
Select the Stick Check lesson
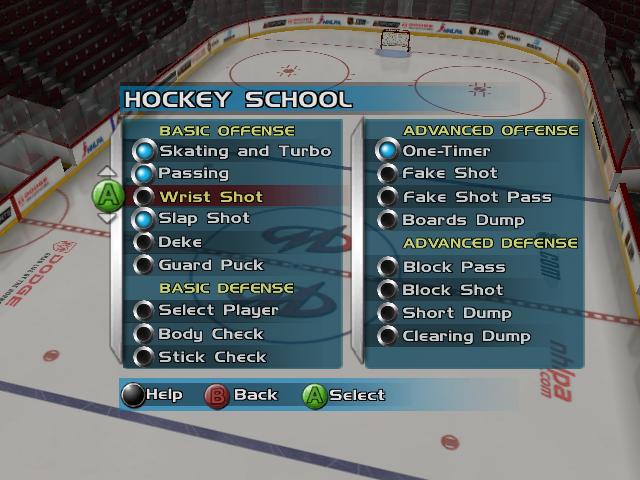pyautogui.click(x=212, y=357)
